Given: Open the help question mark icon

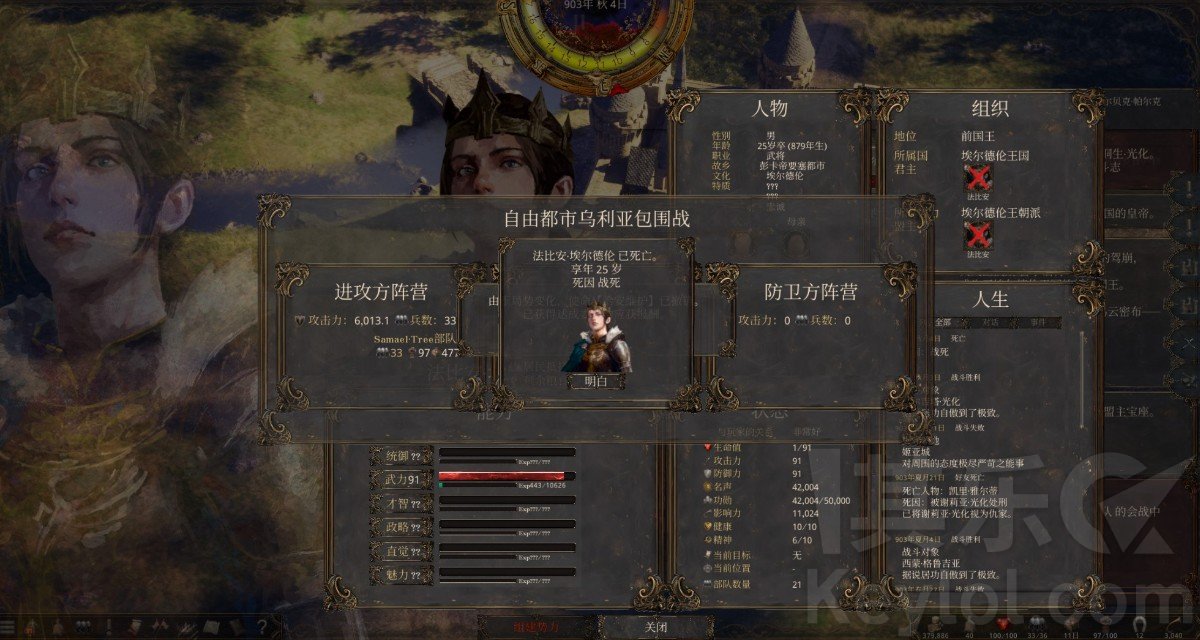Looking at the screenshot, I should [x=262, y=626].
